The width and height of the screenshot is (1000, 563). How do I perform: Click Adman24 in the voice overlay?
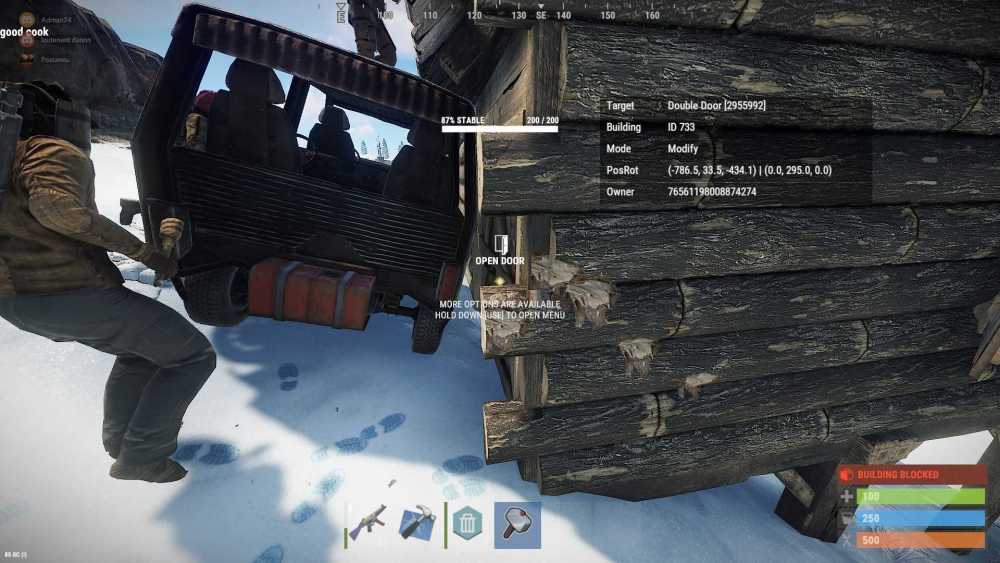[55, 19]
